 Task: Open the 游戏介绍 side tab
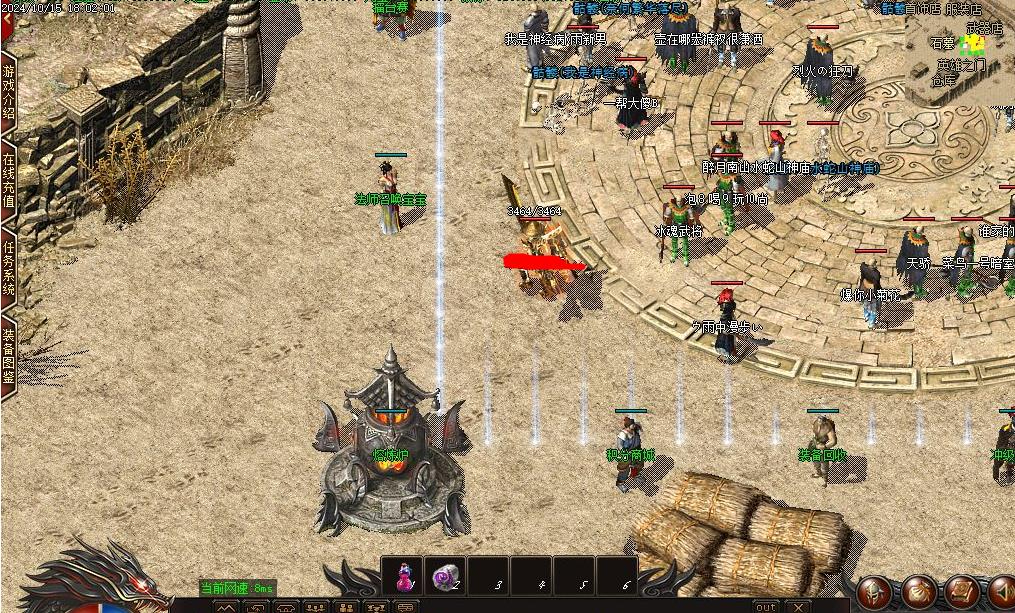point(8,91)
